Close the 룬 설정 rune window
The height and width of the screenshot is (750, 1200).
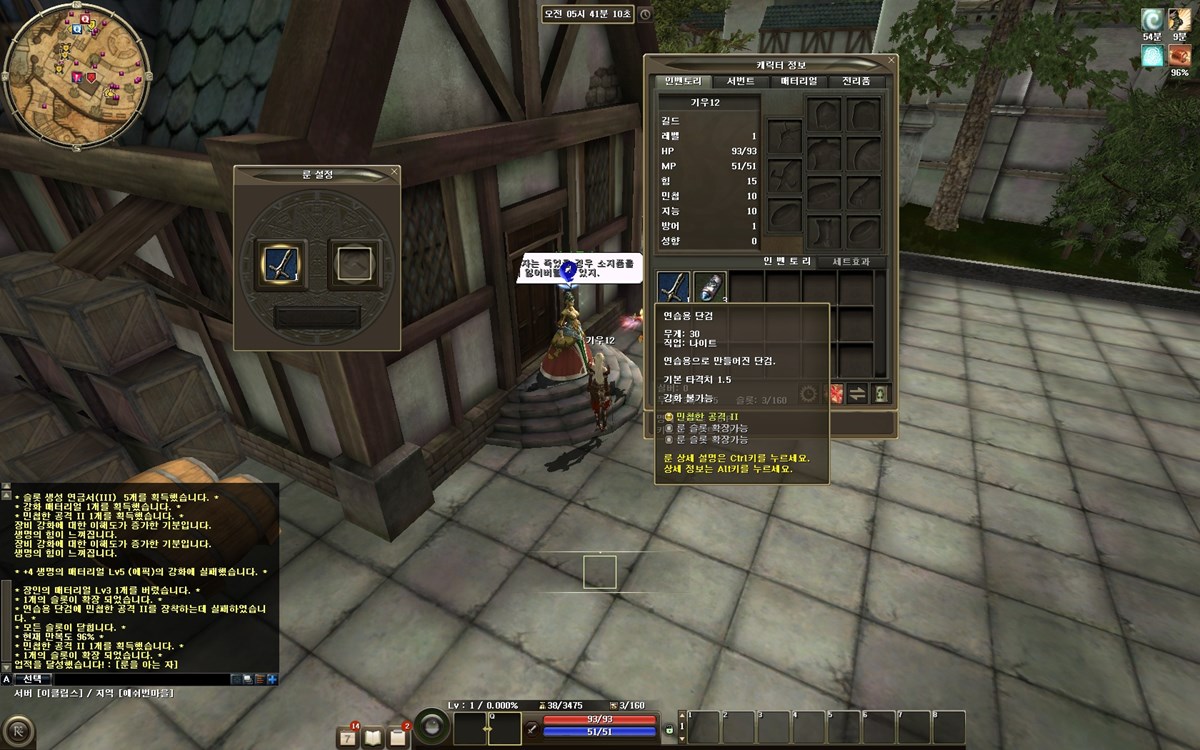pyautogui.click(x=394, y=172)
